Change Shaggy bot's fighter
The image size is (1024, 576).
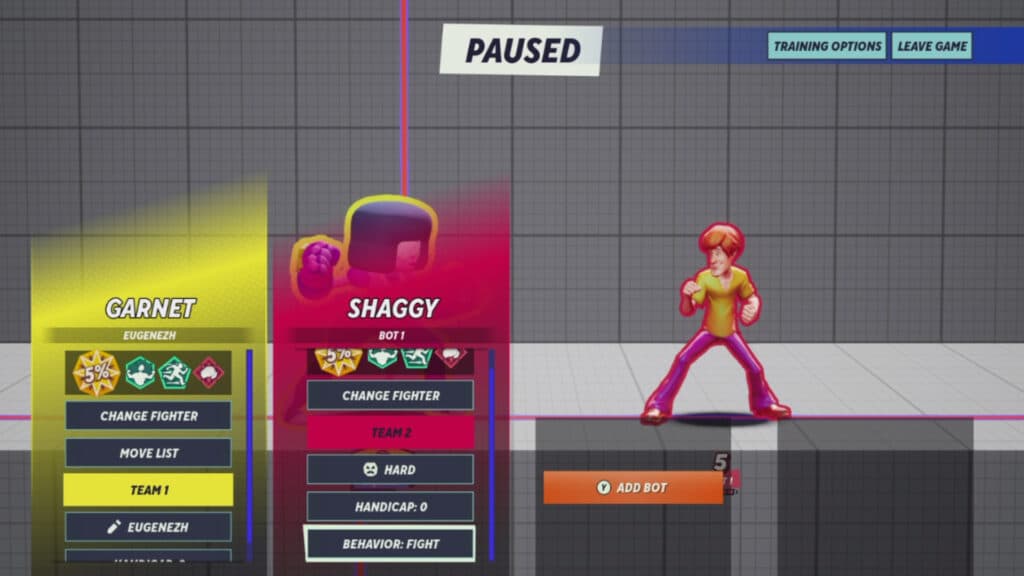tap(390, 395)
